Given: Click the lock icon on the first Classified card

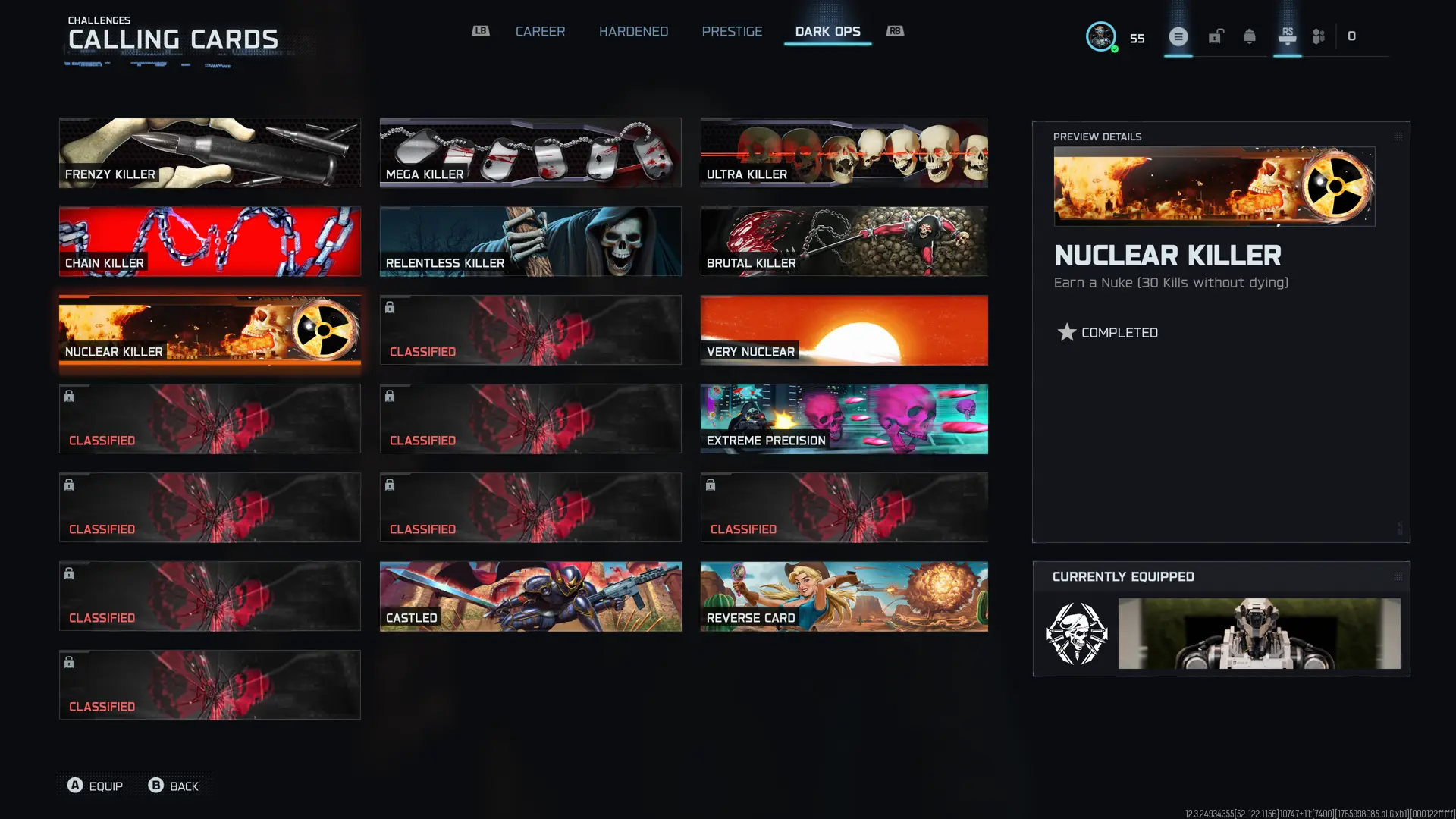Looking at the screenshot, I should (390, 307).
